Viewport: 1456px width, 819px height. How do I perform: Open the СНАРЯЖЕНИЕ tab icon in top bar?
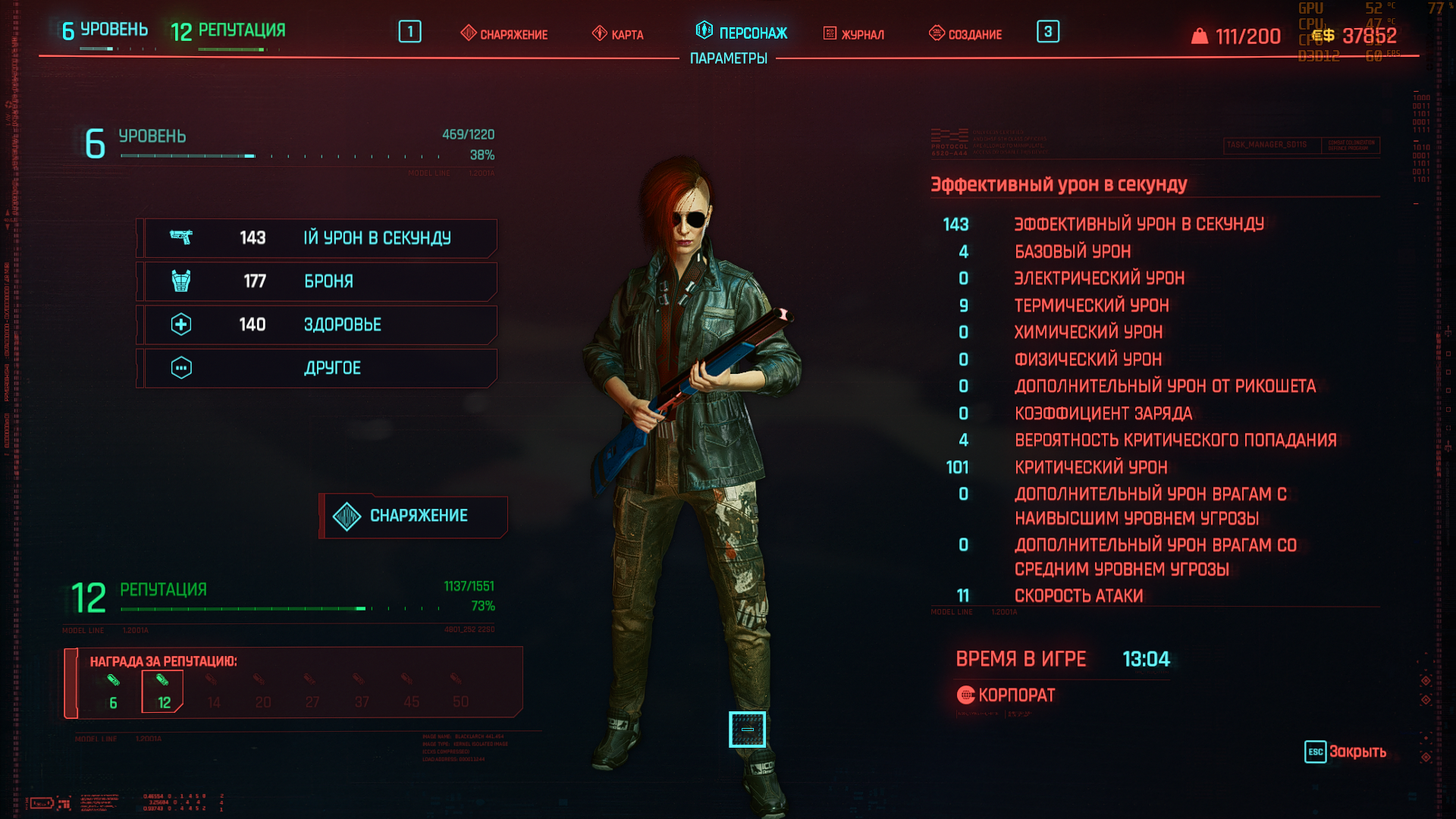tap(468, 33)
